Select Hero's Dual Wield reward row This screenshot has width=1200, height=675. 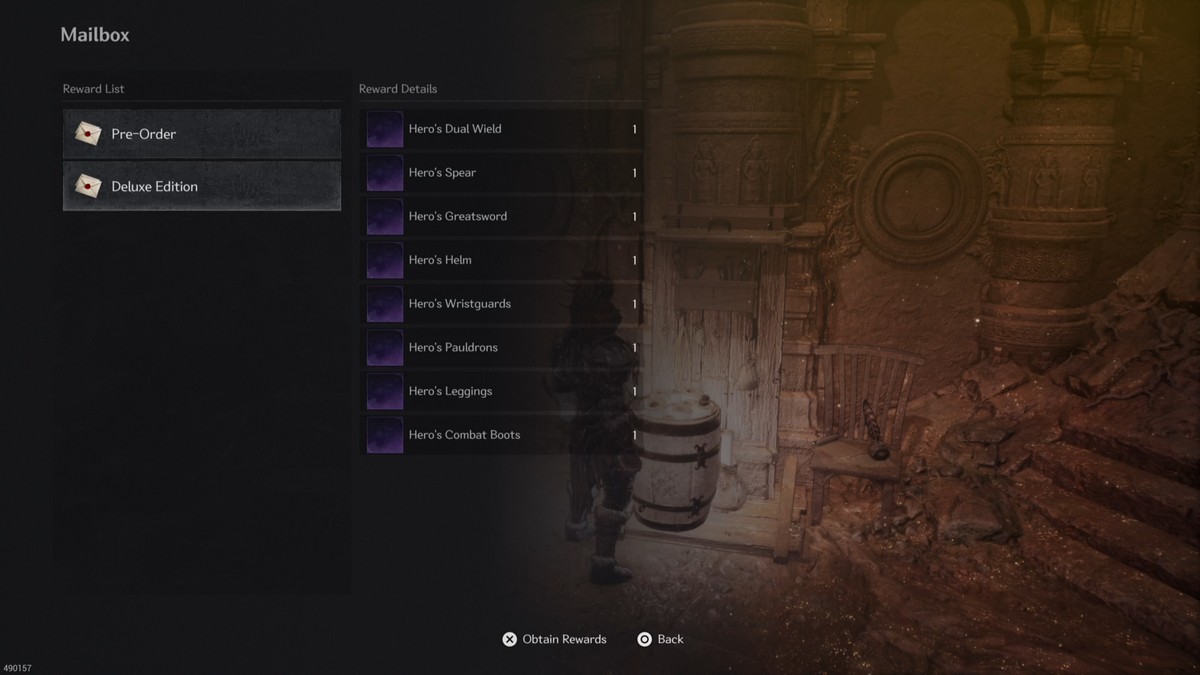click(501, 129)
